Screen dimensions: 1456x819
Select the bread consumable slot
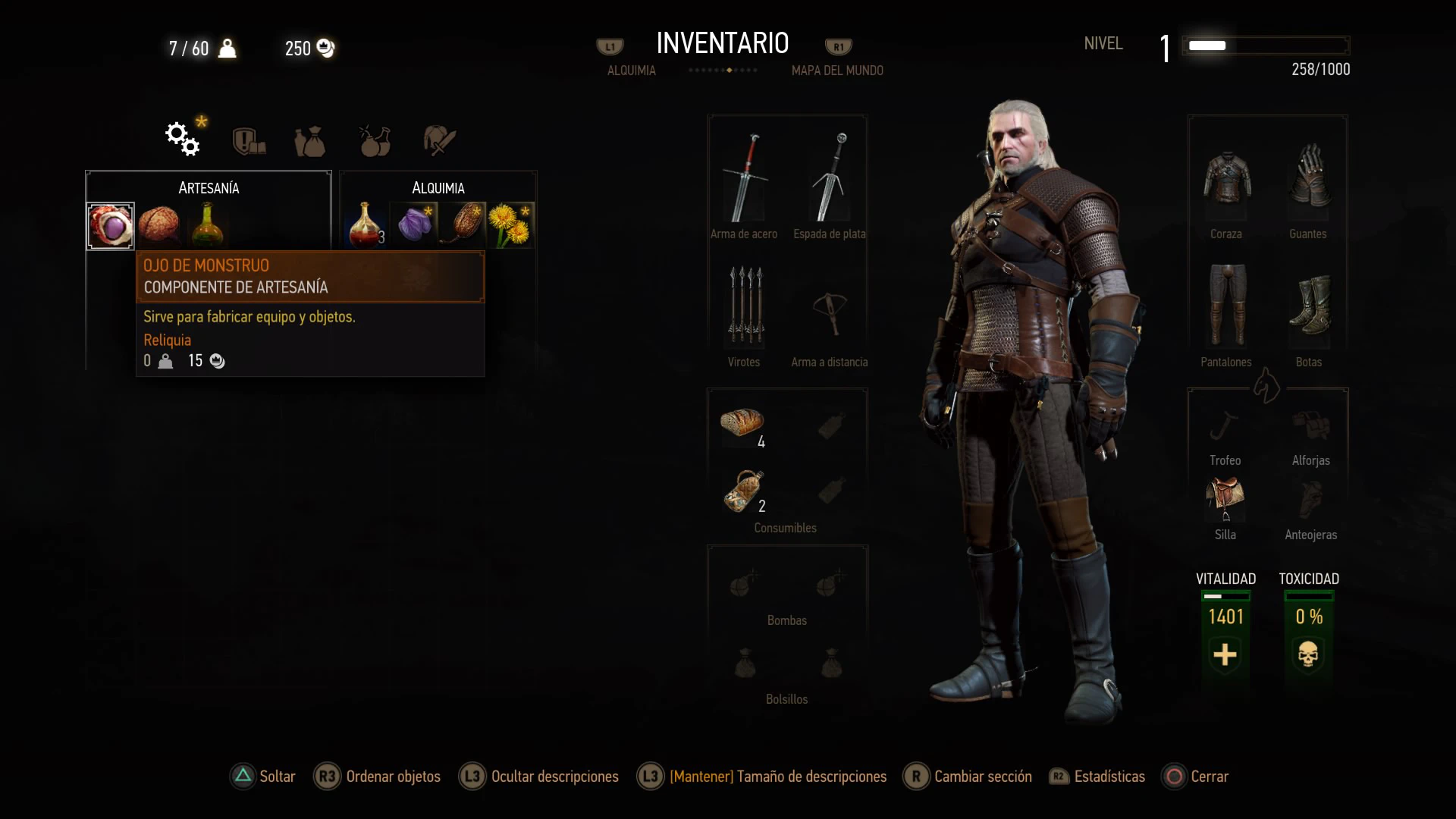[742, 423]
